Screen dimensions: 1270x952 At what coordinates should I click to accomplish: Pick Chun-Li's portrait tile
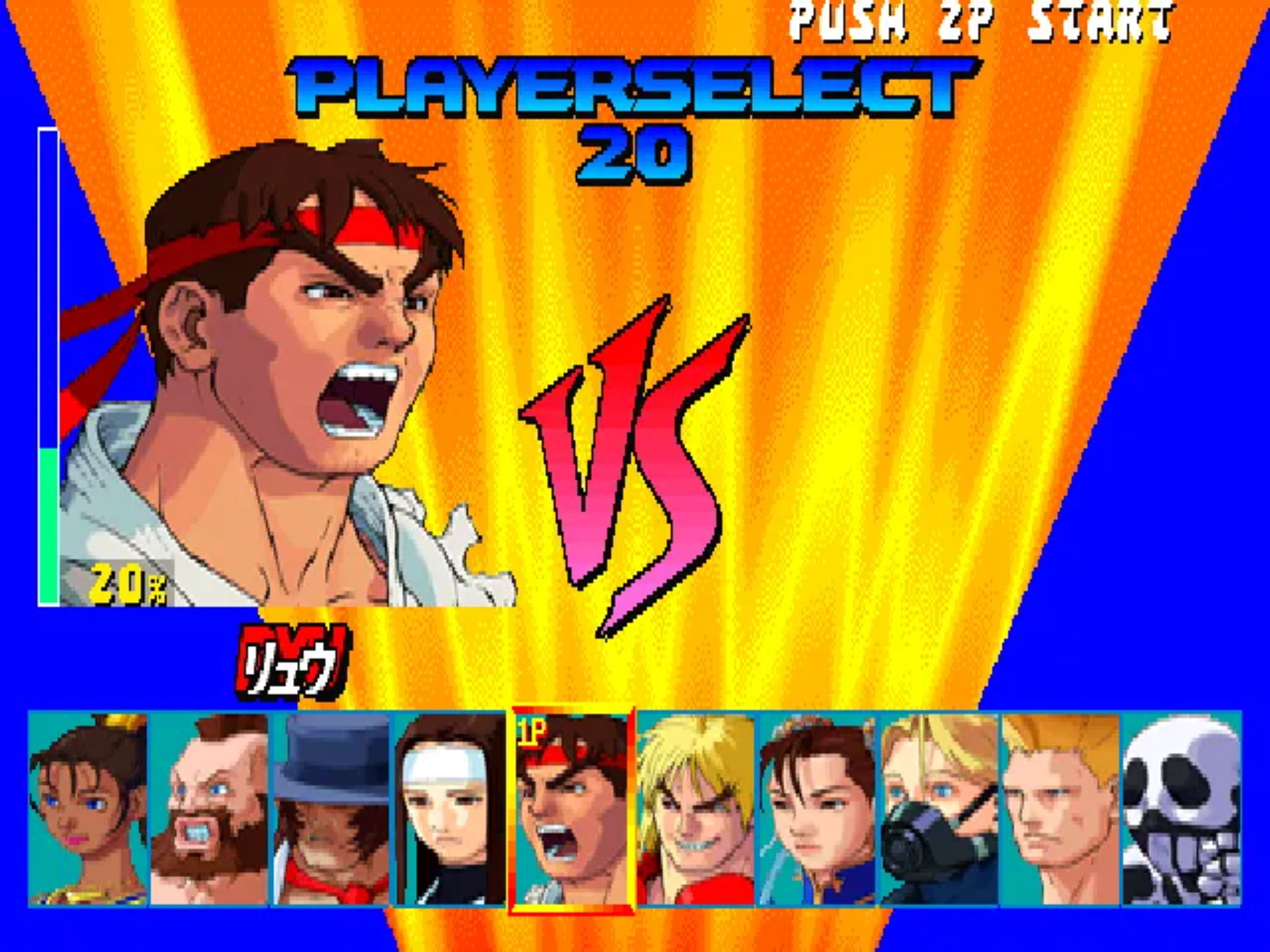point(818,809)
